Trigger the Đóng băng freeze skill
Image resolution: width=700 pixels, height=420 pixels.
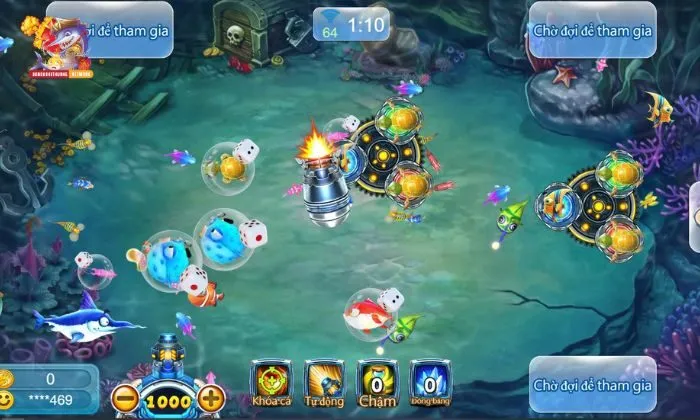tap(428, 381)
